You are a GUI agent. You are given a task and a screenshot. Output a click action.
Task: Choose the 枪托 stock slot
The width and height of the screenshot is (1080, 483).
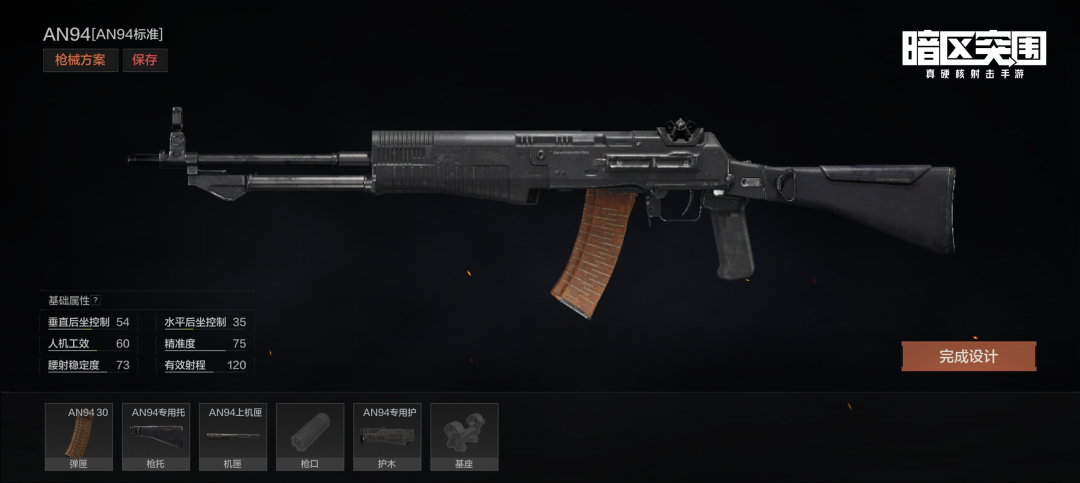pos(156,437)
